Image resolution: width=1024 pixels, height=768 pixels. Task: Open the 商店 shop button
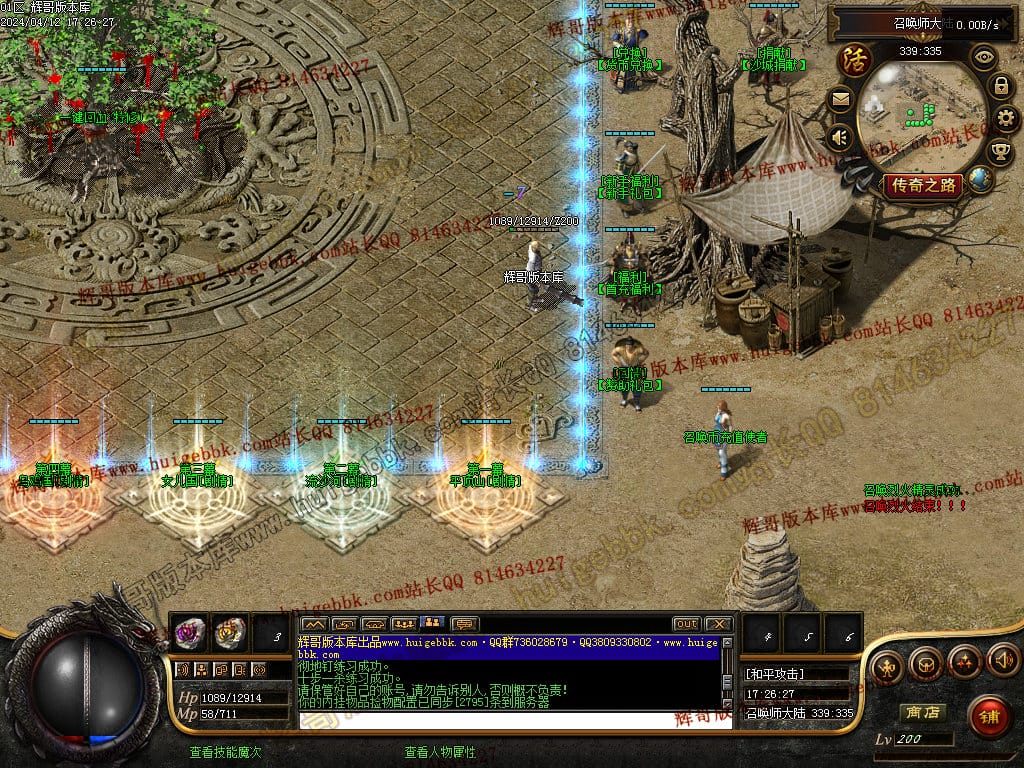pos(921,713)
